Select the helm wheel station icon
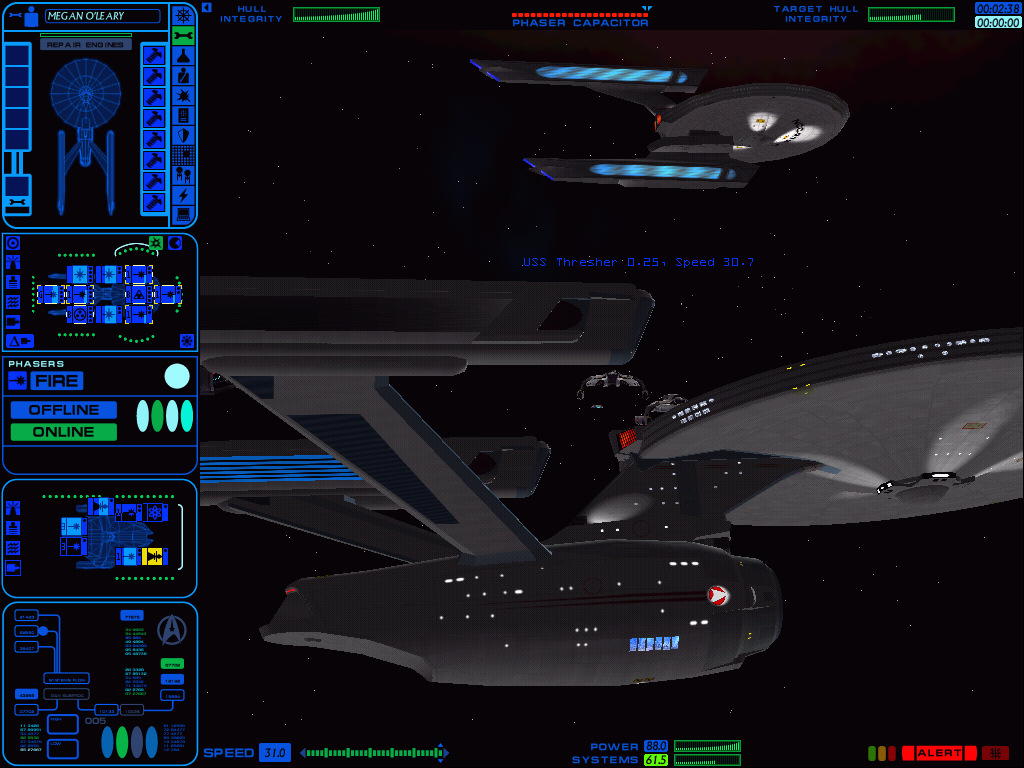This screenshot has height=768, width=1024. (183, 15)
